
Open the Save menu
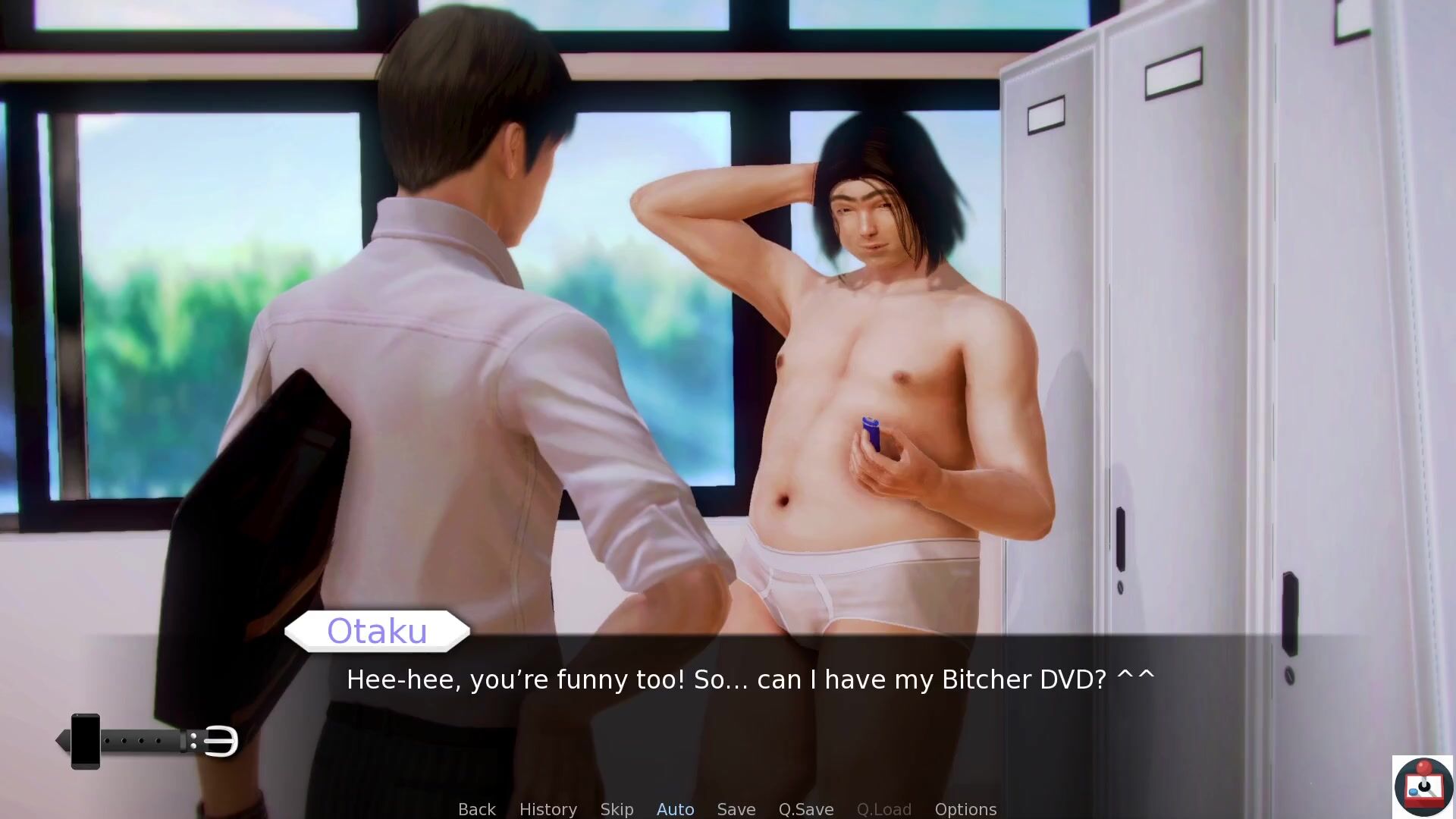point(736,809)
